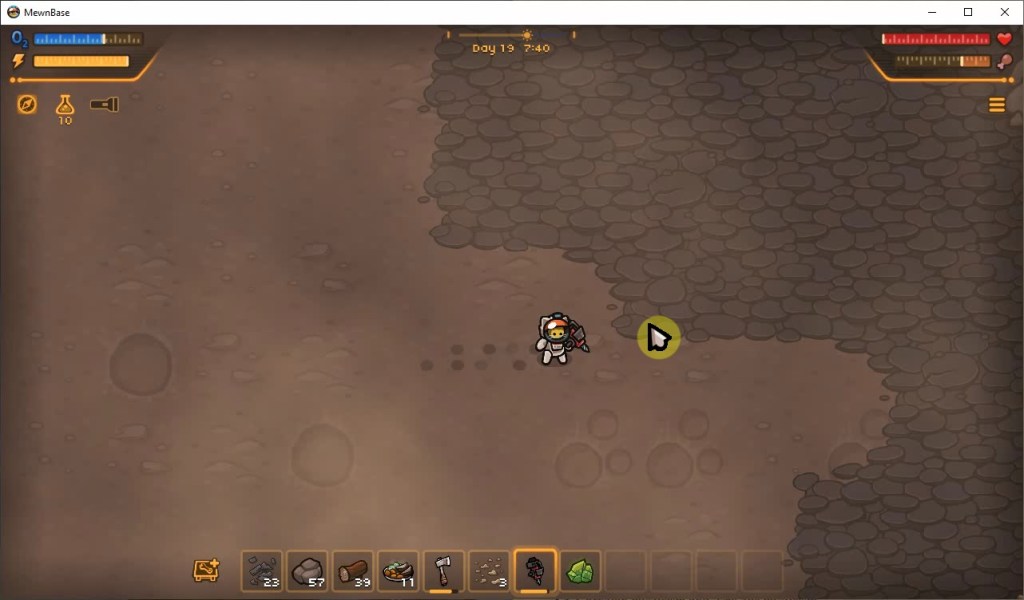The width and height of the screenshot is (1024, 600).
Task: Open the crafting build button beside the hotbar
Action: click(206, 571)
